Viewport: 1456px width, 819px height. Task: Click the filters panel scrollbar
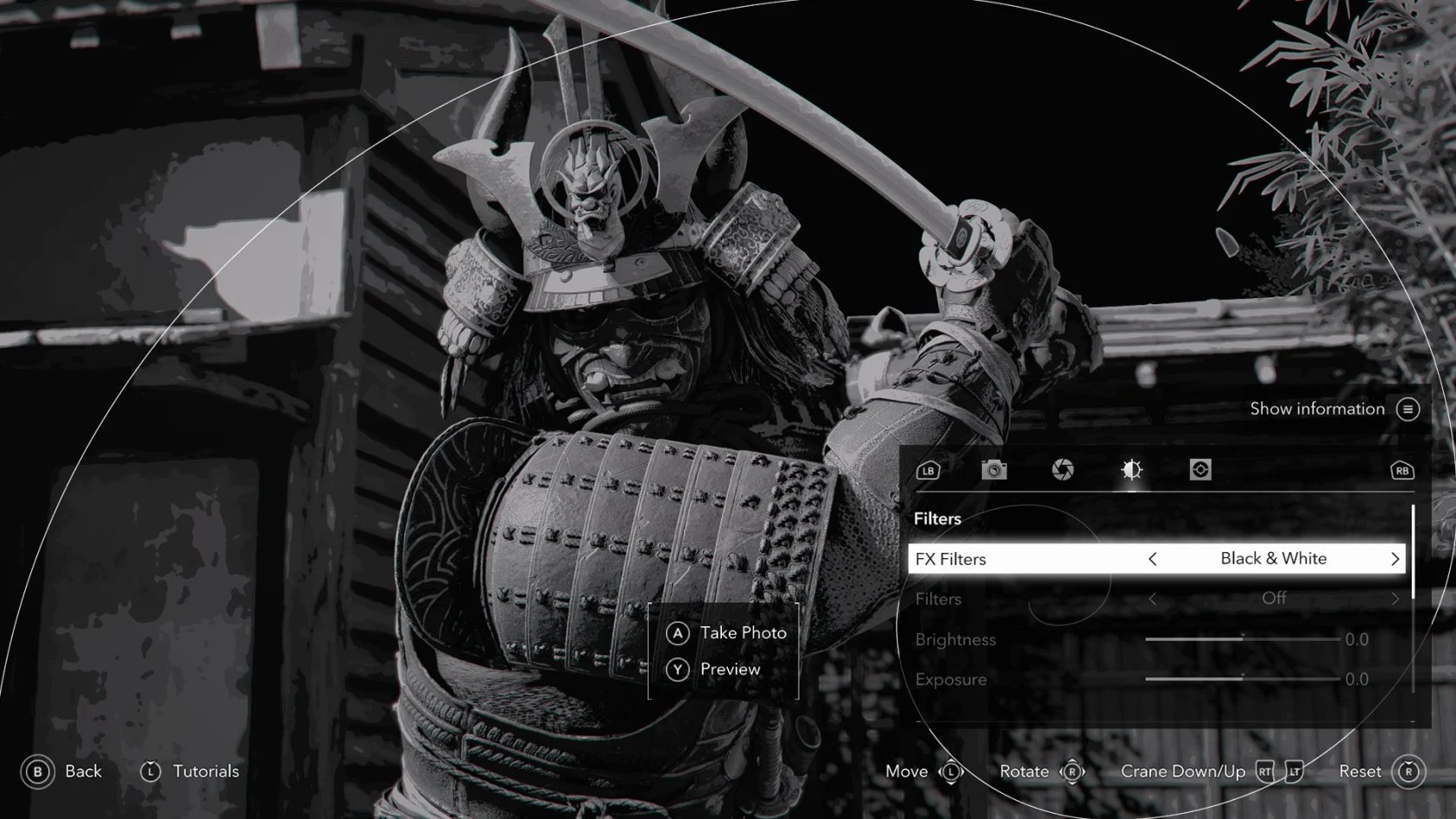pos(1413,553)
